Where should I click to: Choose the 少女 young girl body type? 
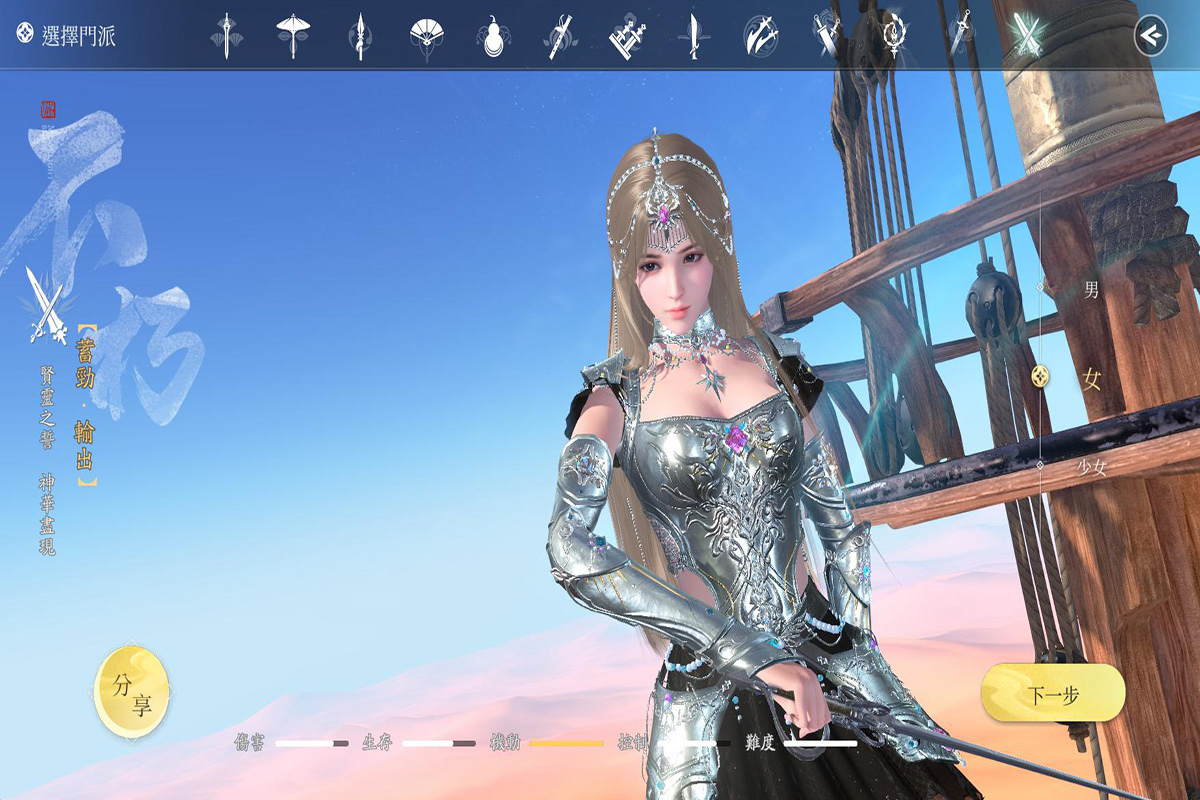coord(1091,467)
